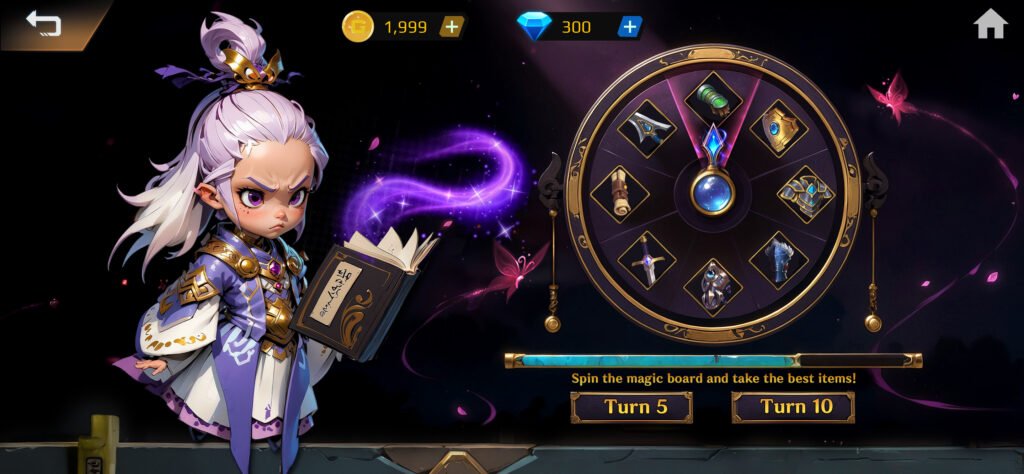Open the home screen

990,24
